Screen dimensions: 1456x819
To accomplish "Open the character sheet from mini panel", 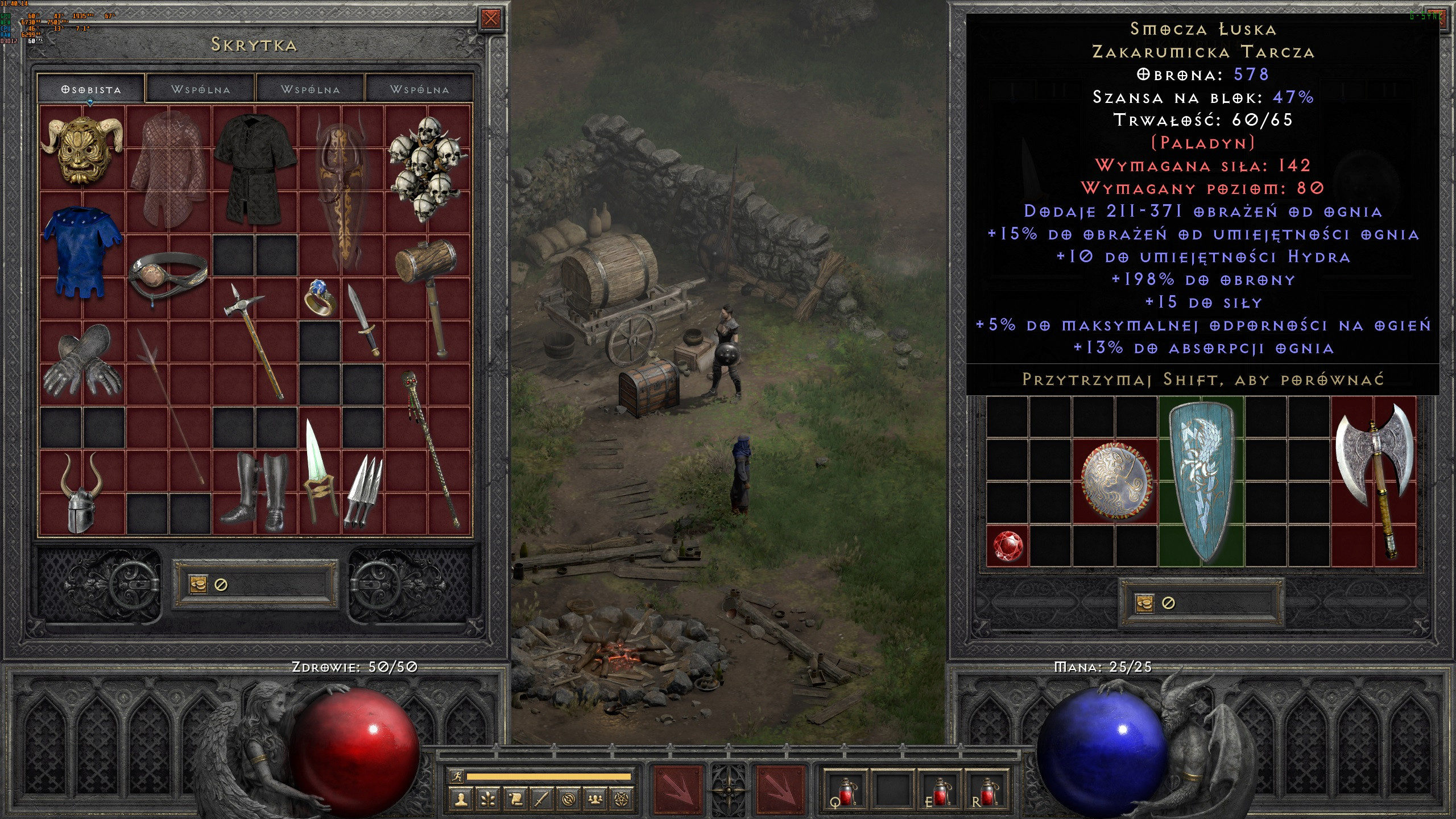I will pyautogui.click(x=461, y=800).
